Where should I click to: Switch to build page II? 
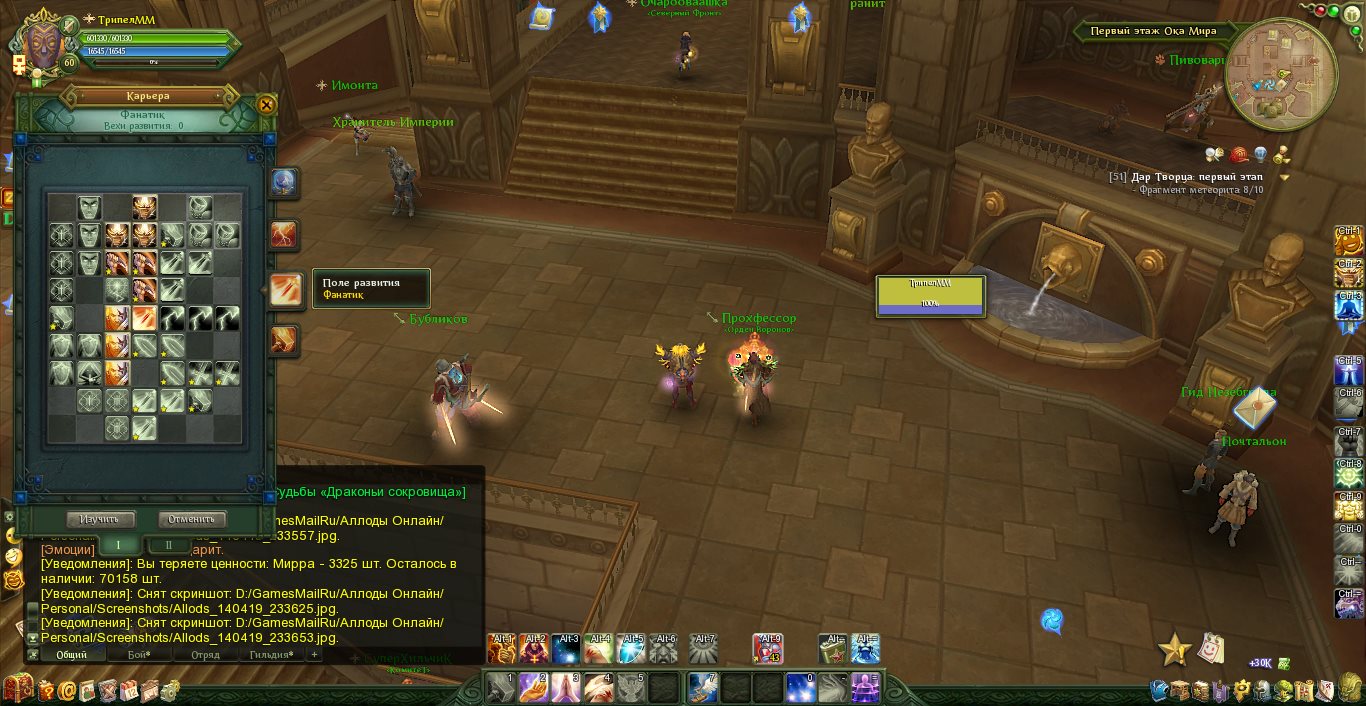point(168,545)
